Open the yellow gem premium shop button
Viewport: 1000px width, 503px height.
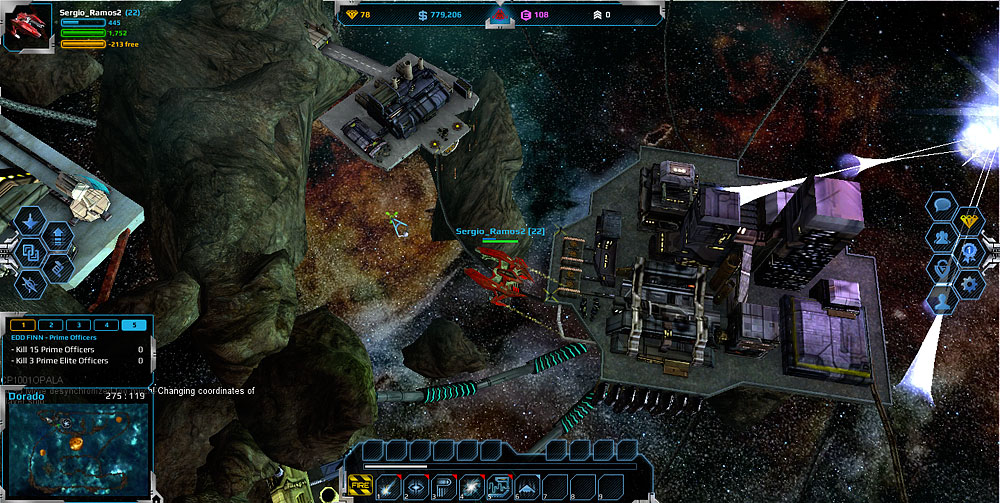(x=969, y=221)
